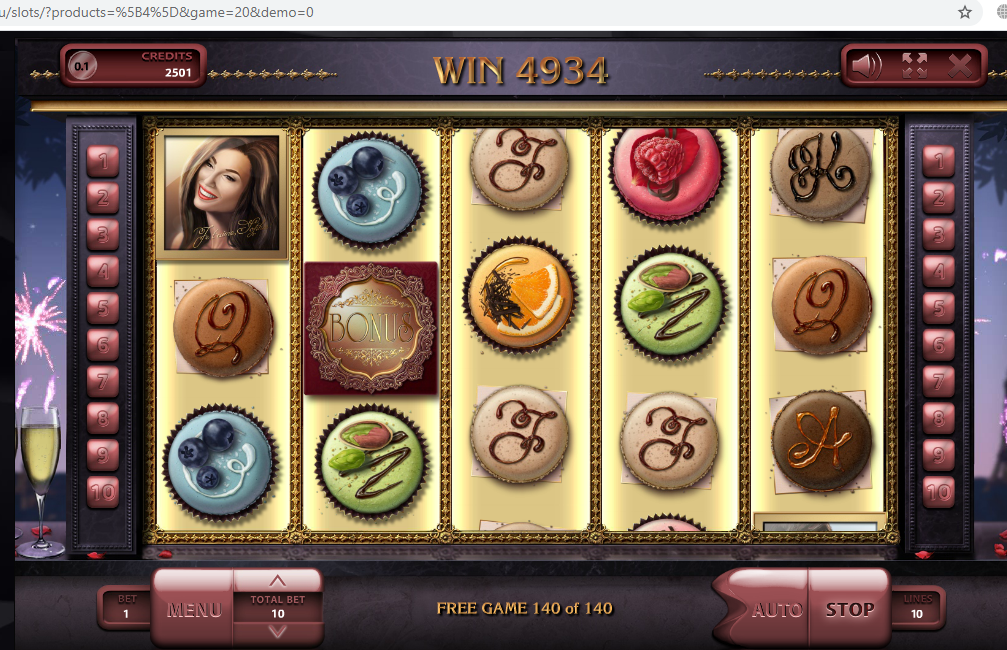
Task: Choose payline 3 on the right panel
Action: (938, 234)
